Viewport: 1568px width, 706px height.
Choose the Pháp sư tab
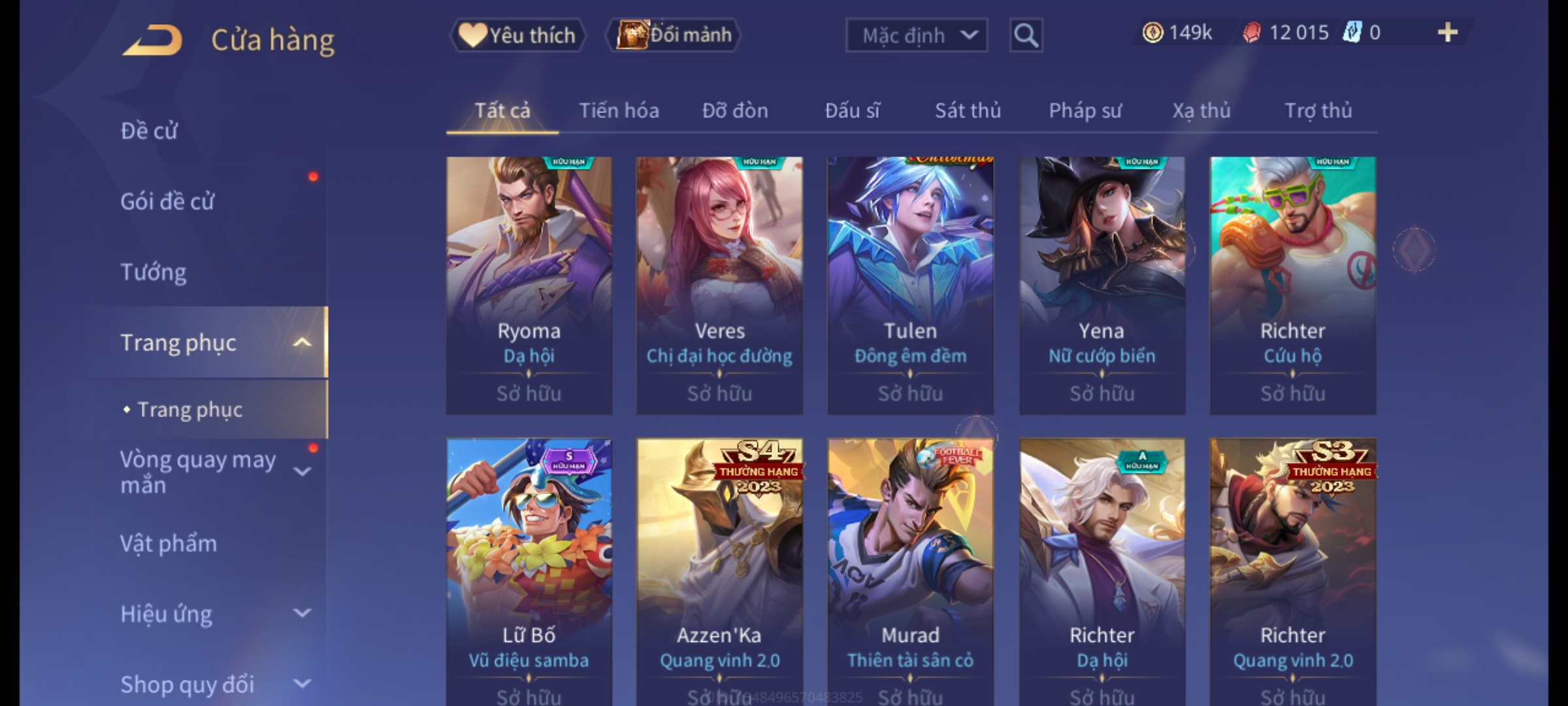pyautogui.click(x=1085, y=110)
